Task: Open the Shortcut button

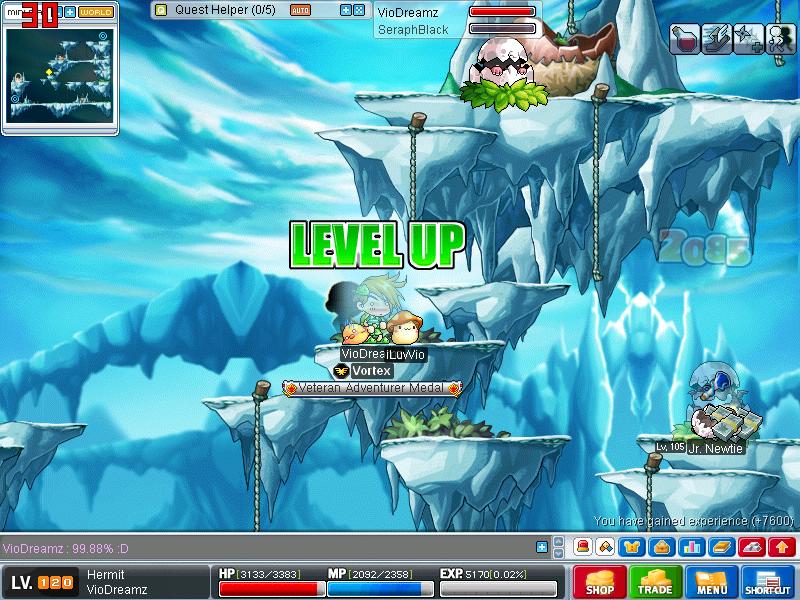Action: pos(768,582)
